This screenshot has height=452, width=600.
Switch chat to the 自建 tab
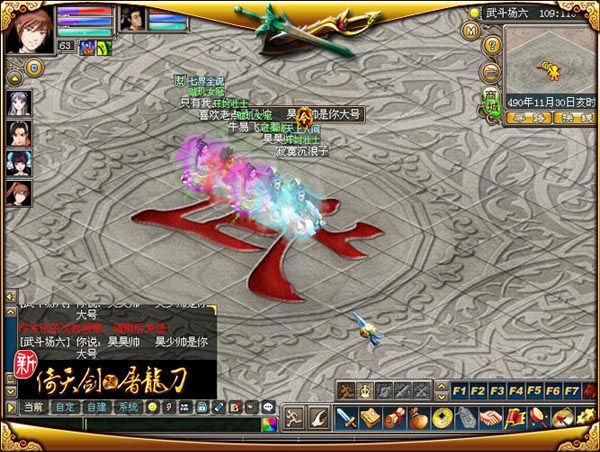coord(97,407)
